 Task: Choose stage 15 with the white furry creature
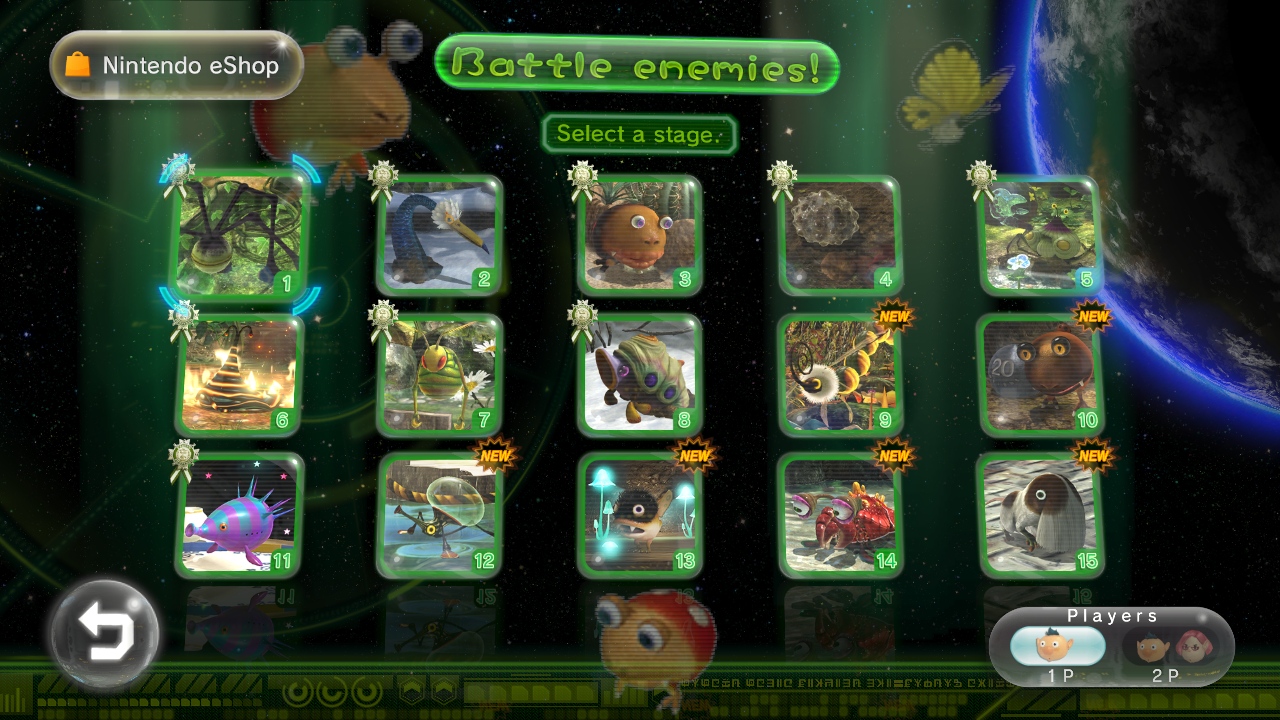(x=1040, y=516)
